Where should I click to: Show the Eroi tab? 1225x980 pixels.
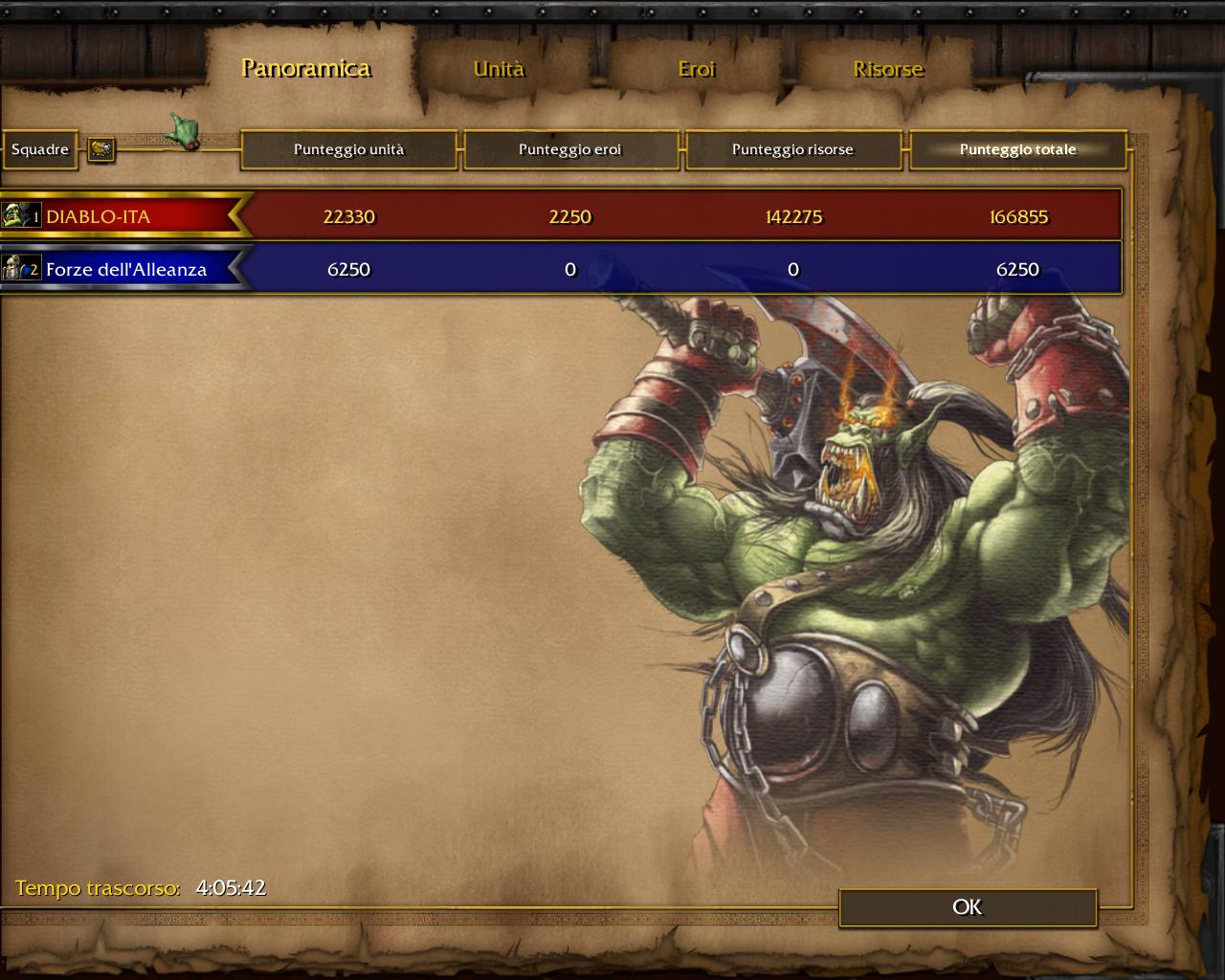click(x=697, y=69)
